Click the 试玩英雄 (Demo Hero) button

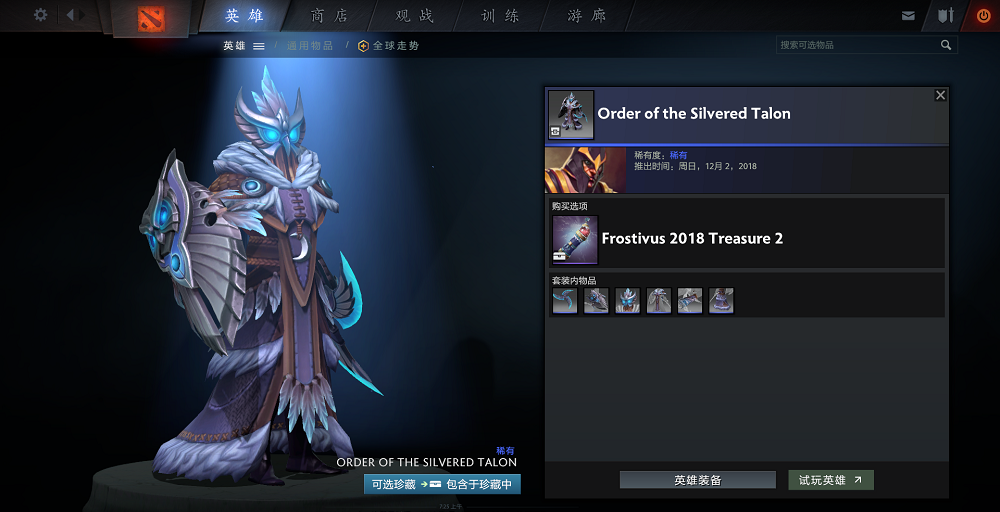click(x=830, y=480)
